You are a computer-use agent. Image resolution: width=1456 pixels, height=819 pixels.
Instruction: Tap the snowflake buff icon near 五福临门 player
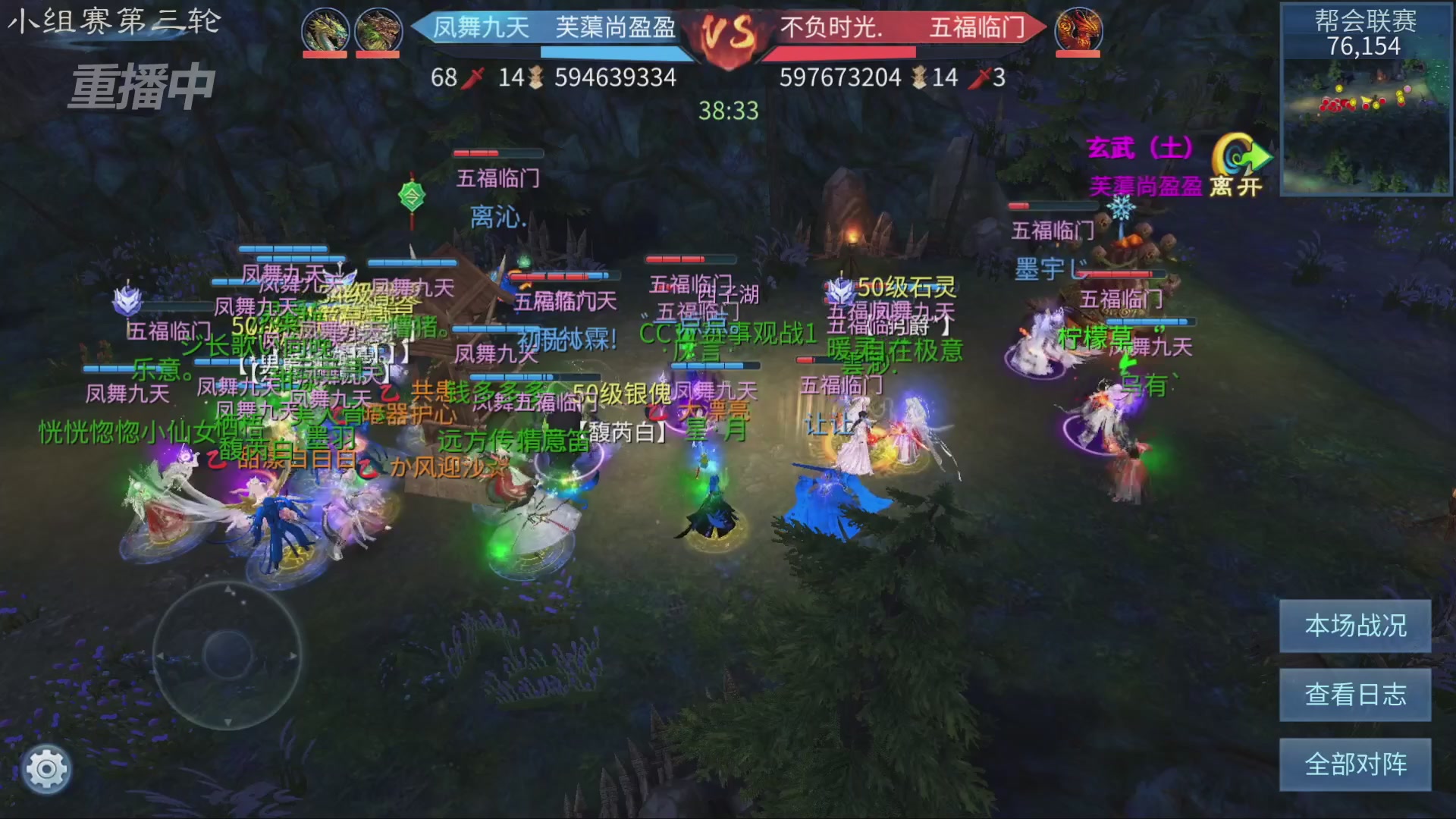click(x=1120, y=207)
